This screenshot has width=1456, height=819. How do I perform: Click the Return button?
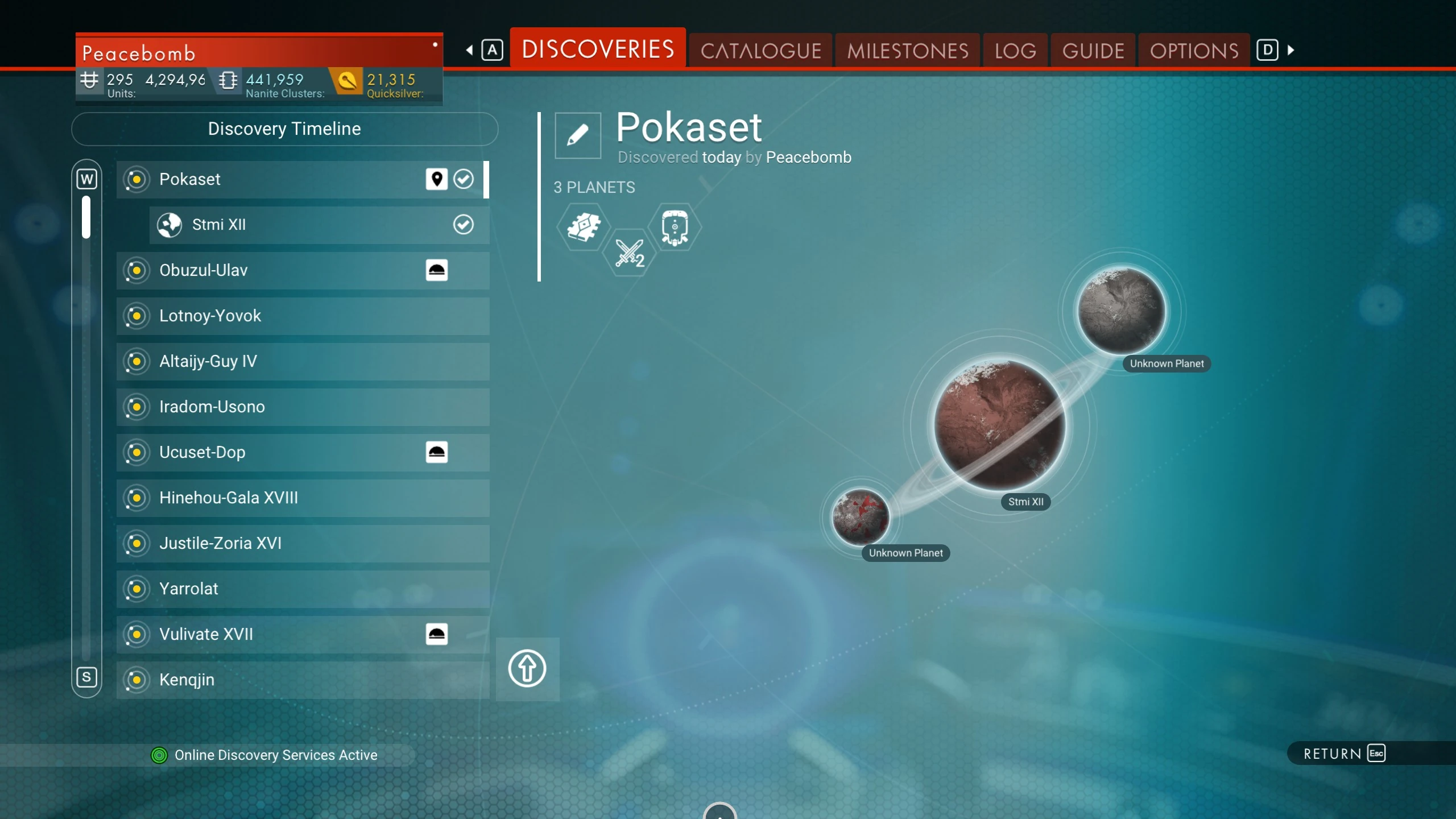point(1343,754)
